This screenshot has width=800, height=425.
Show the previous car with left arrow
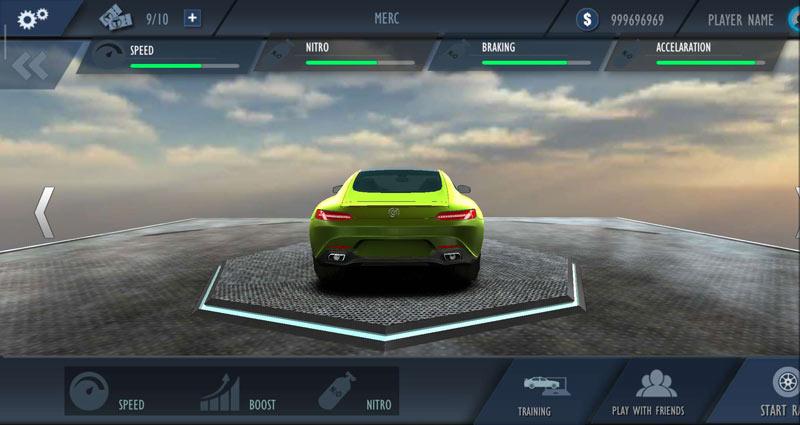(x=44, y=211)
